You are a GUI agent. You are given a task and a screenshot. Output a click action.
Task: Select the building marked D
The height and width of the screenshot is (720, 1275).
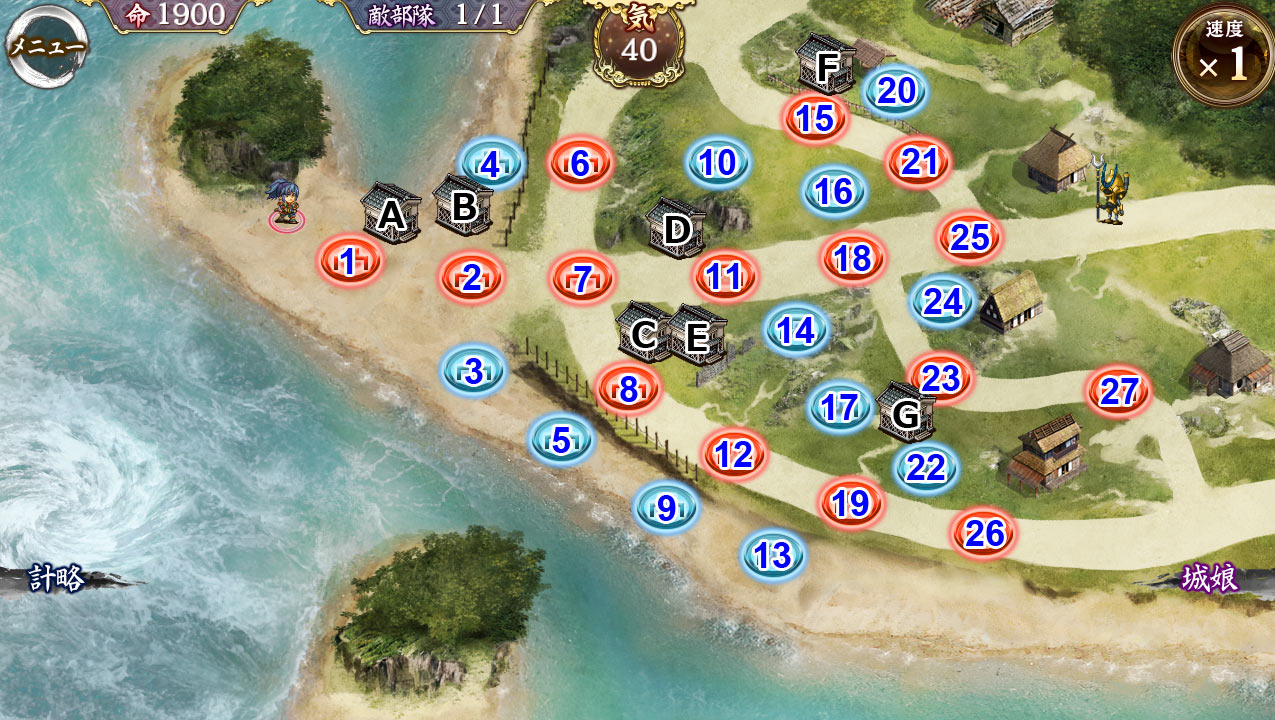click(677, 229)
